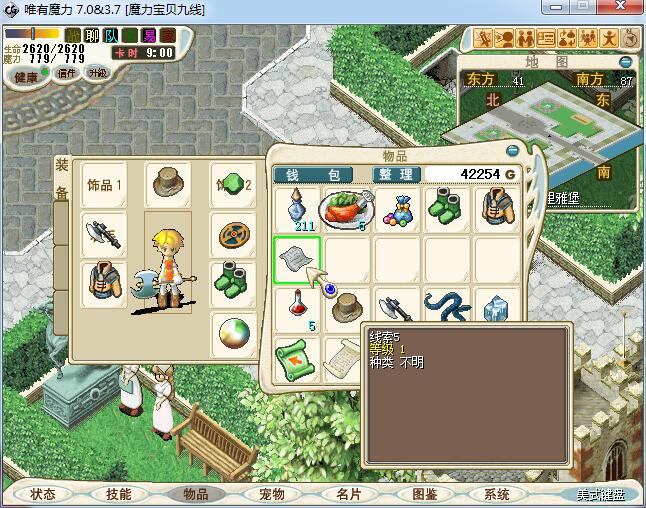Open the 系统 system menu
The image size is (646, 508).
click(497, 494)
